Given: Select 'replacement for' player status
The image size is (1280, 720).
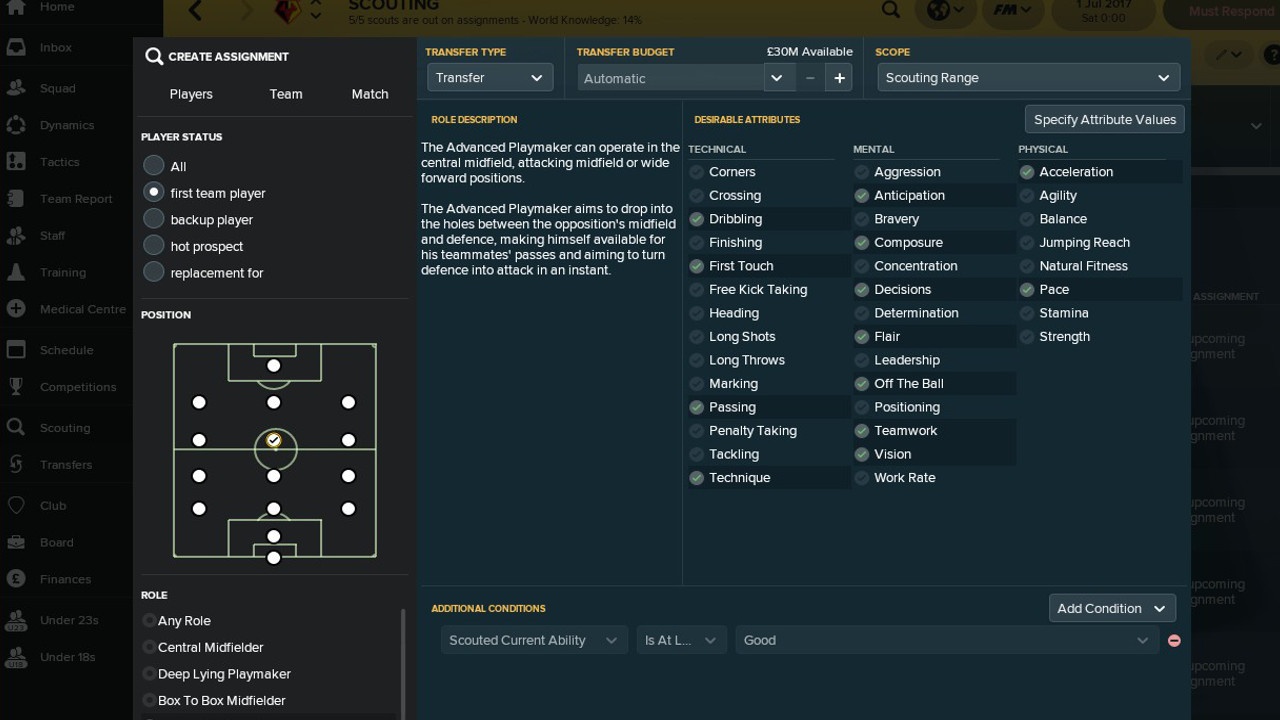Looking at the screenshot, I should click(154, 272).
